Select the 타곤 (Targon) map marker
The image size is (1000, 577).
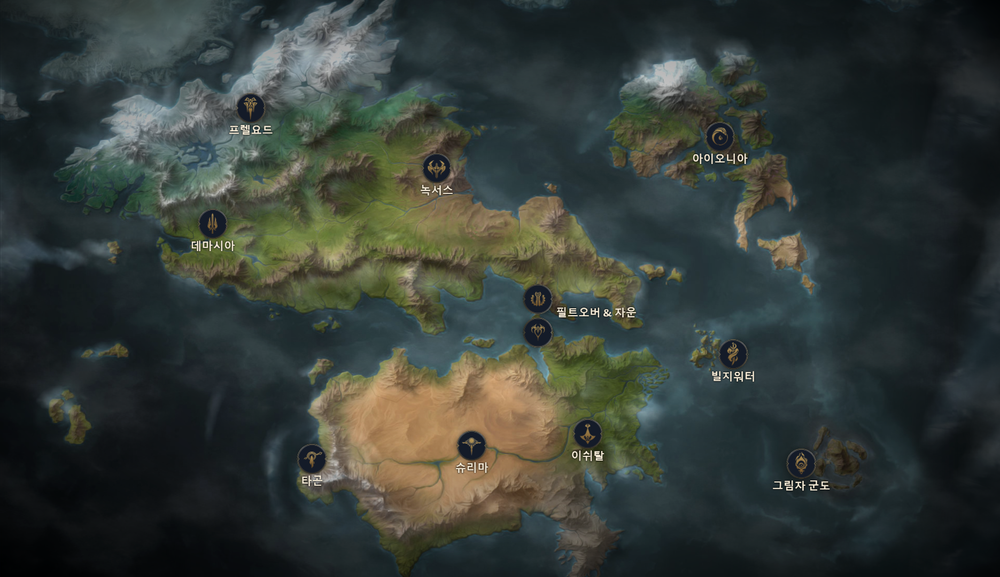point(312,458)
